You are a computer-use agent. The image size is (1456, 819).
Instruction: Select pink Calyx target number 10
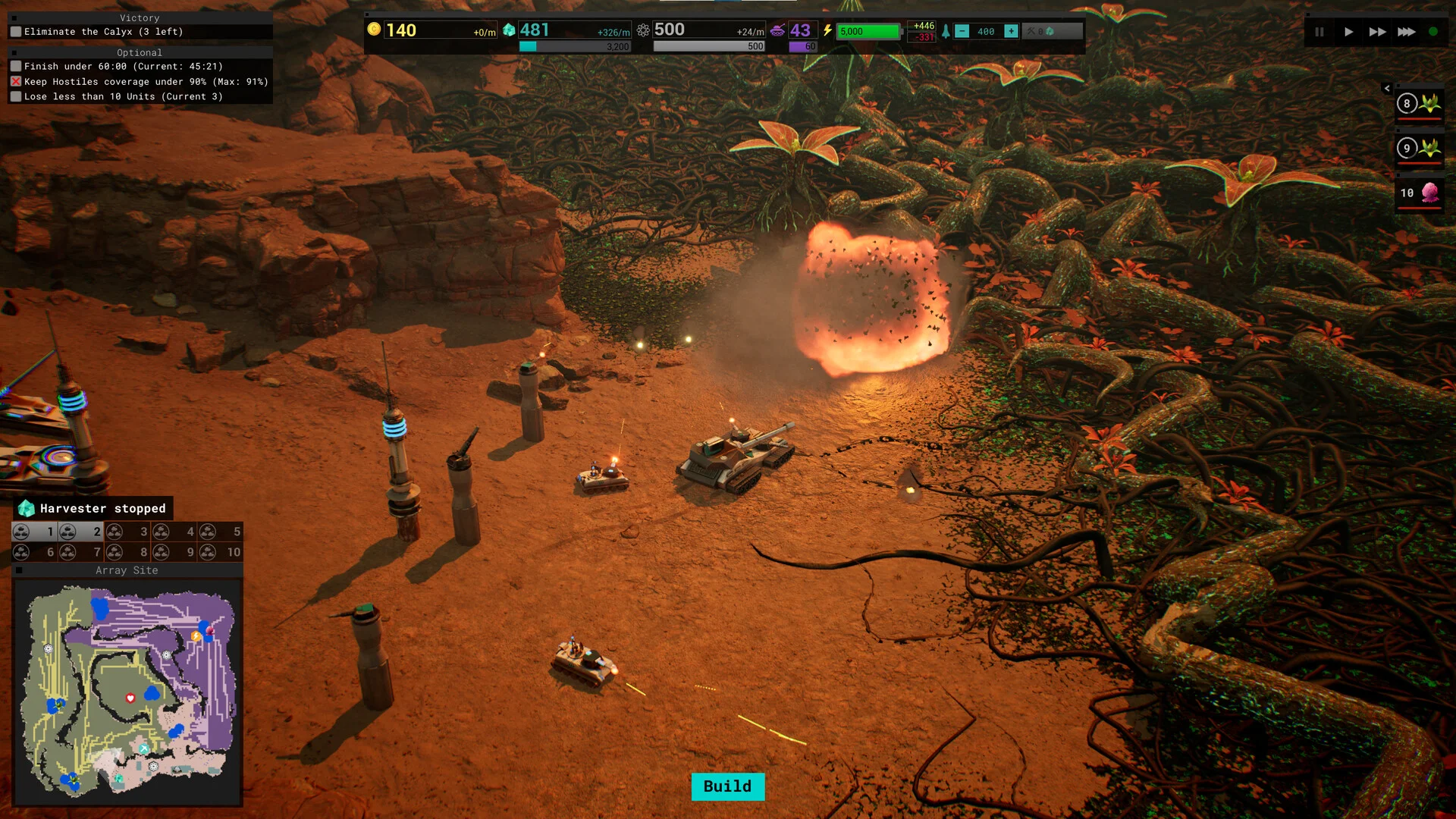coord(1419,193)
